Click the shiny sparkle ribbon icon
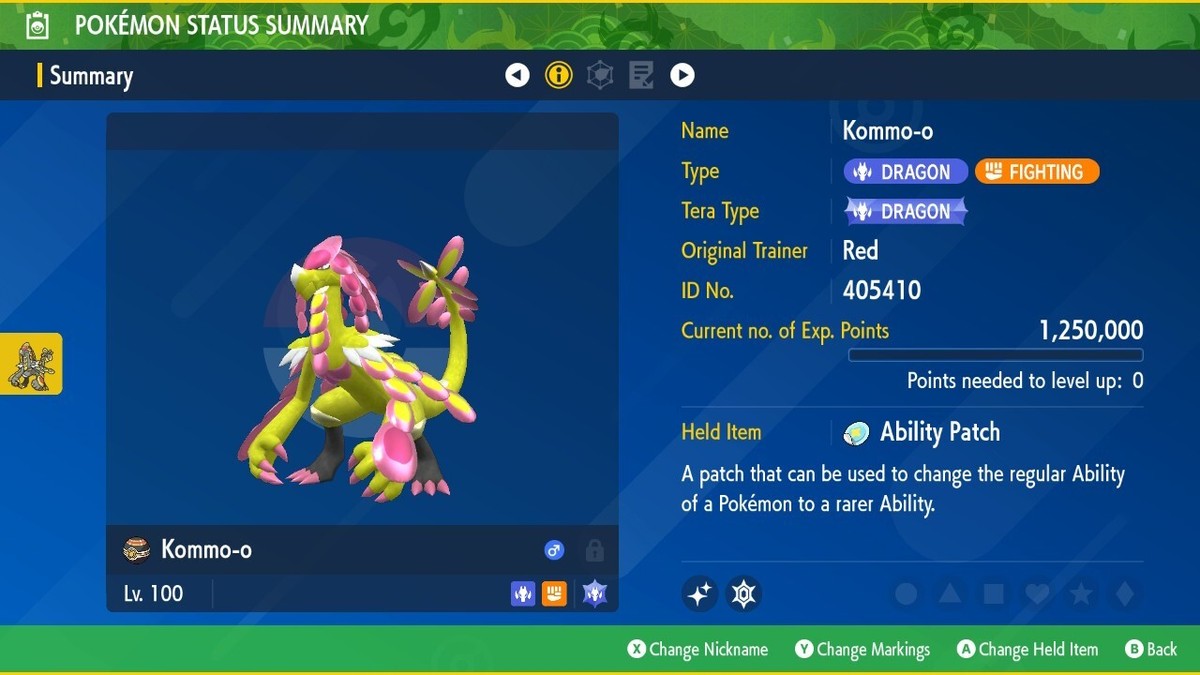 (x=700, y=594)
